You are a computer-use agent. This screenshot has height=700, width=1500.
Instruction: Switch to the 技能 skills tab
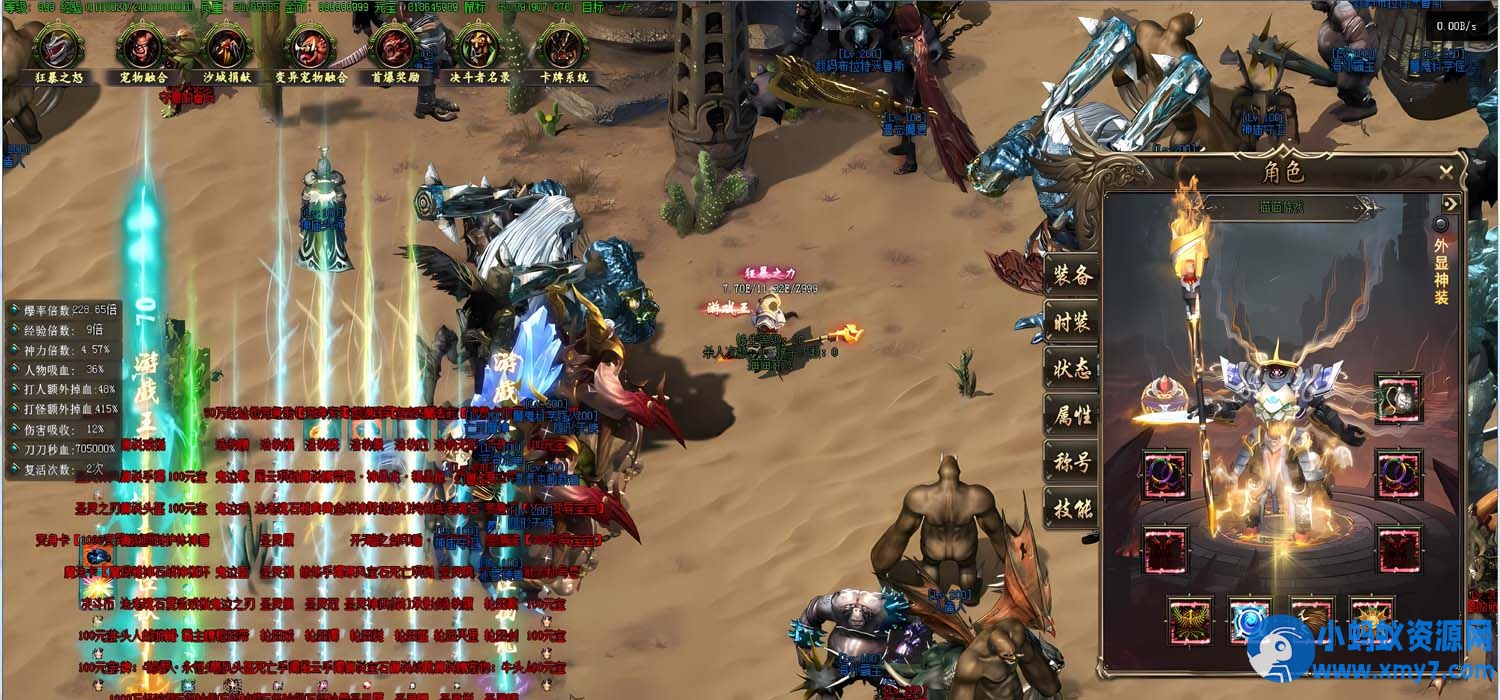point(1072,509)
